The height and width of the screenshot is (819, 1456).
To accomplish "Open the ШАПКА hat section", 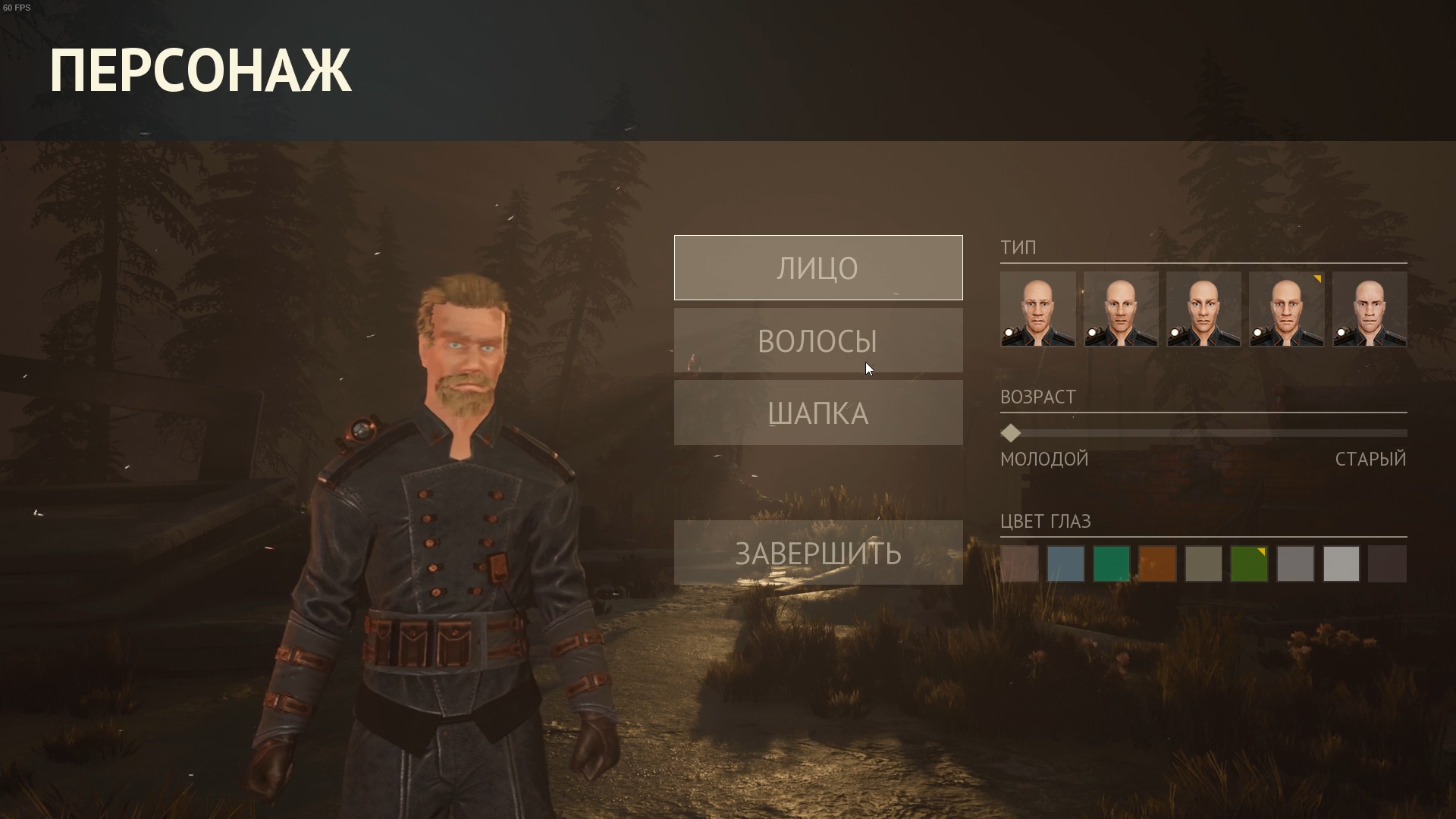I will (x=818, y=413).
